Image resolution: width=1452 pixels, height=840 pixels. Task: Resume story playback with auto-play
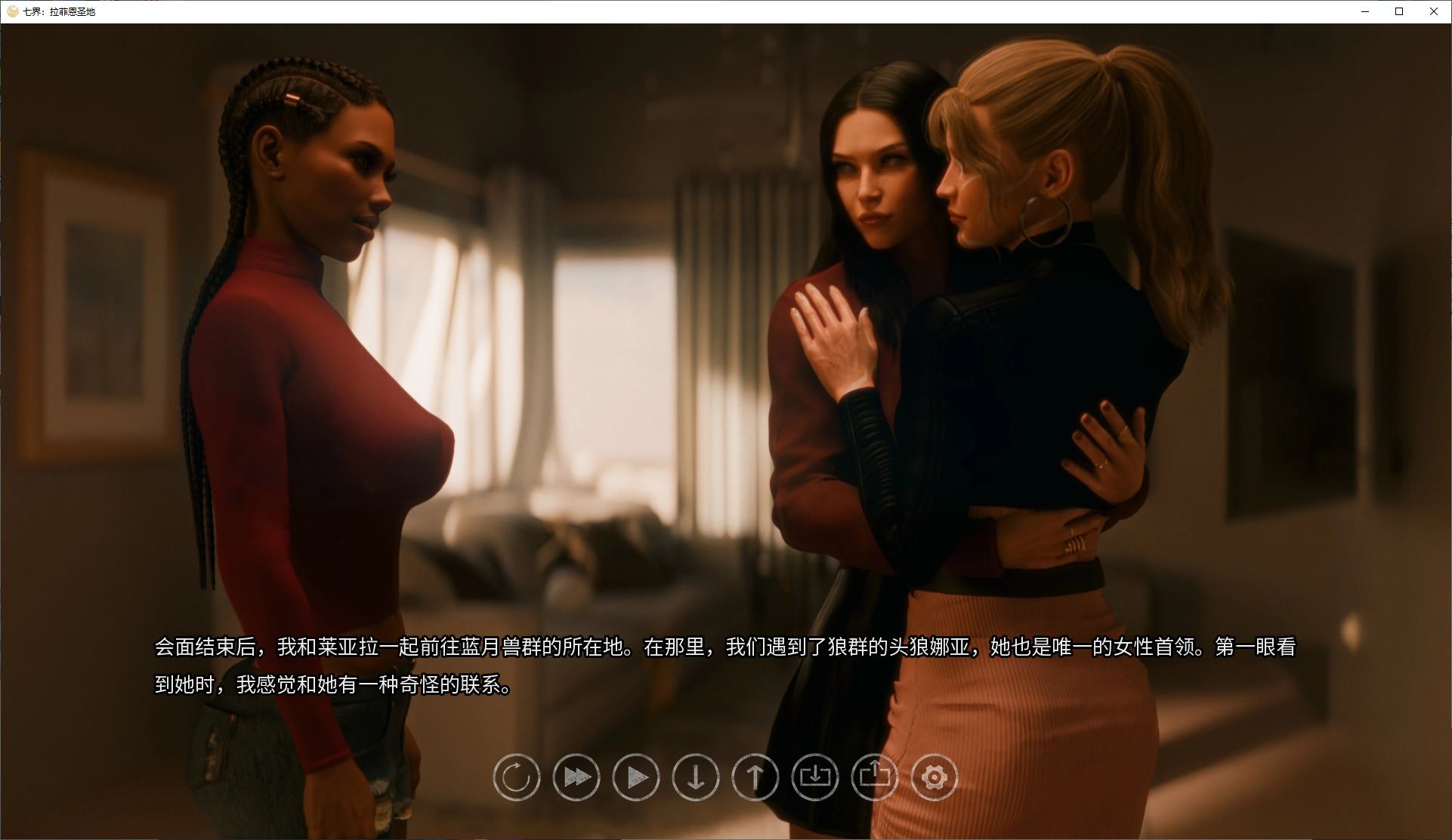coord(635,777)
